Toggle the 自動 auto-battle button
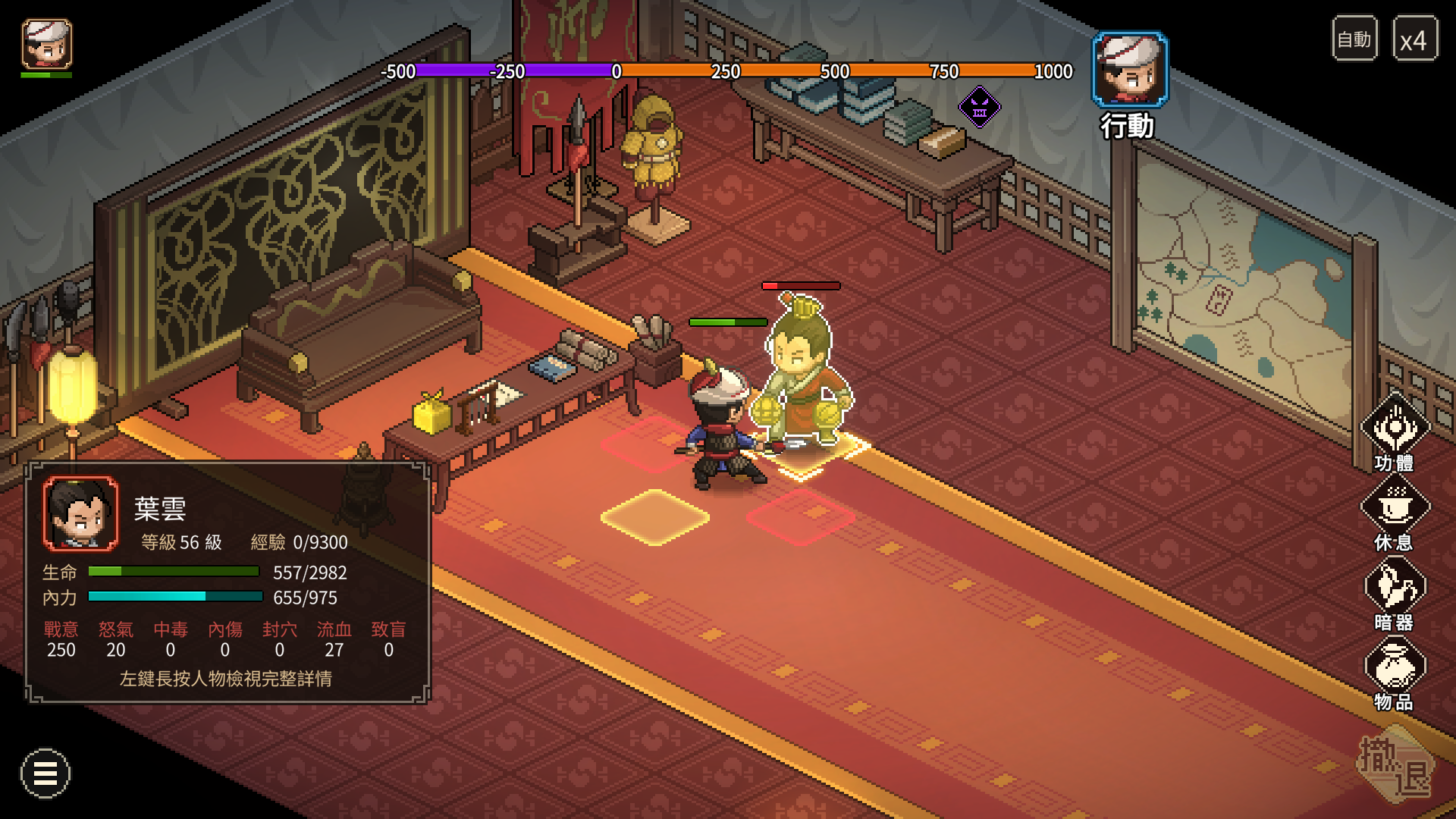 (1354, 39)
